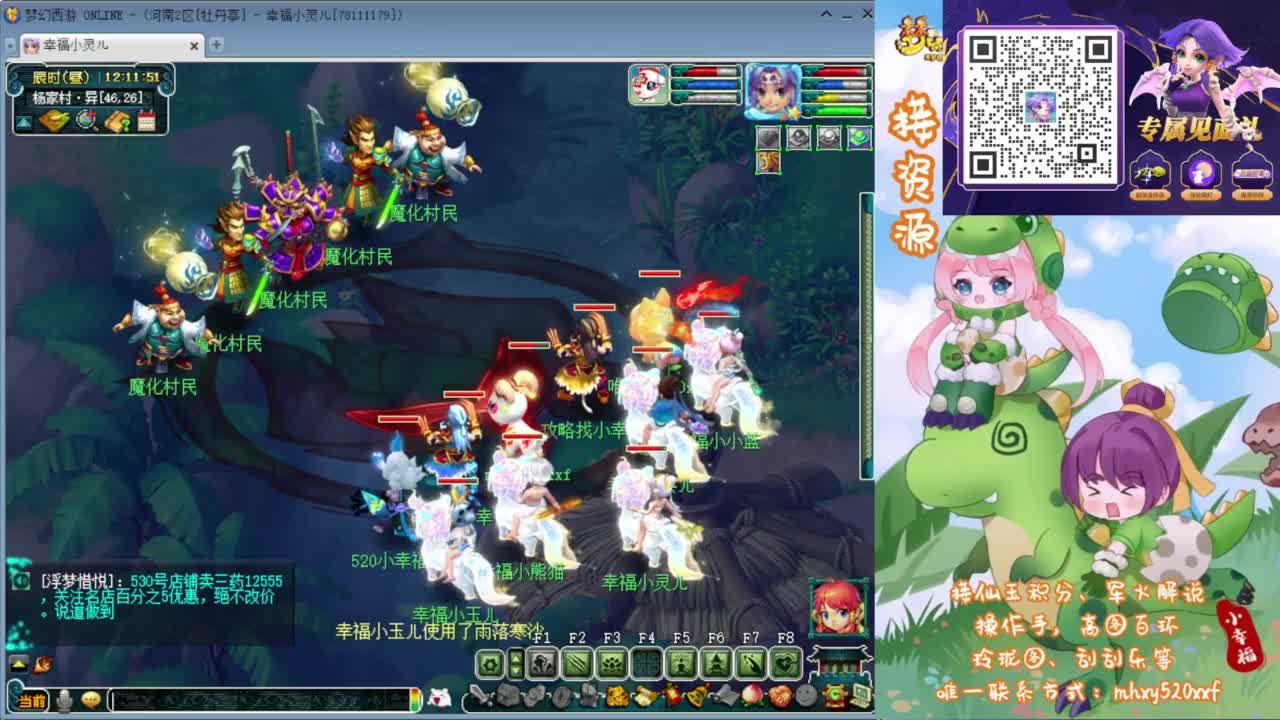
Task: Click the character's green experience bar
Action: tap(840, 110)
